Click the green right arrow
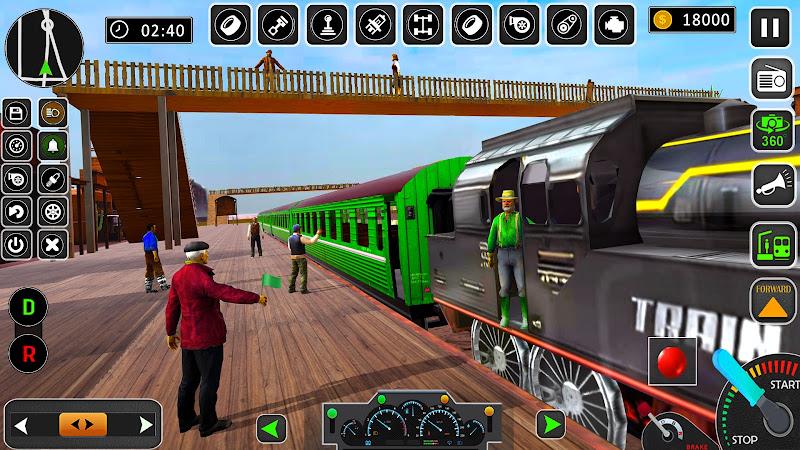800x450 pixels. tap(550, 425)
